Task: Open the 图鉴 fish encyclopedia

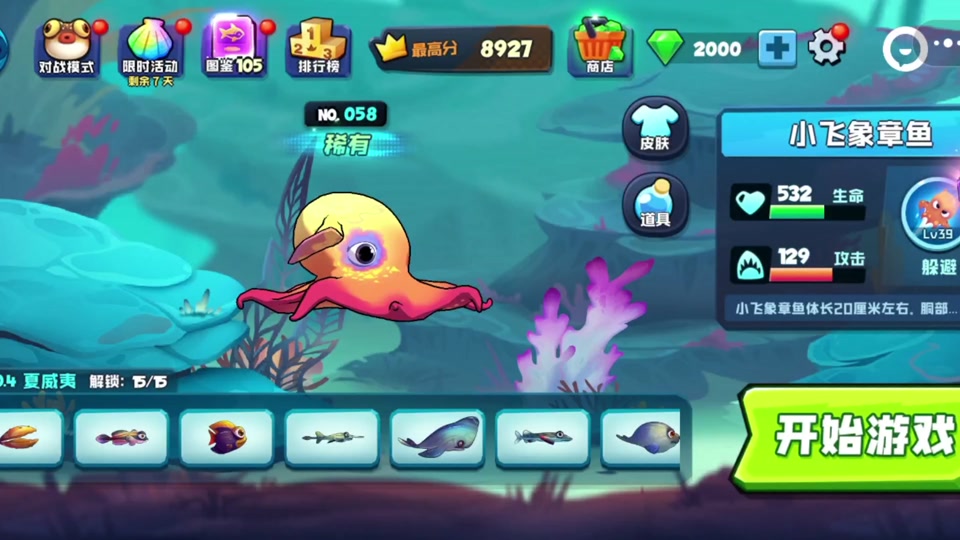Action: 235,46
